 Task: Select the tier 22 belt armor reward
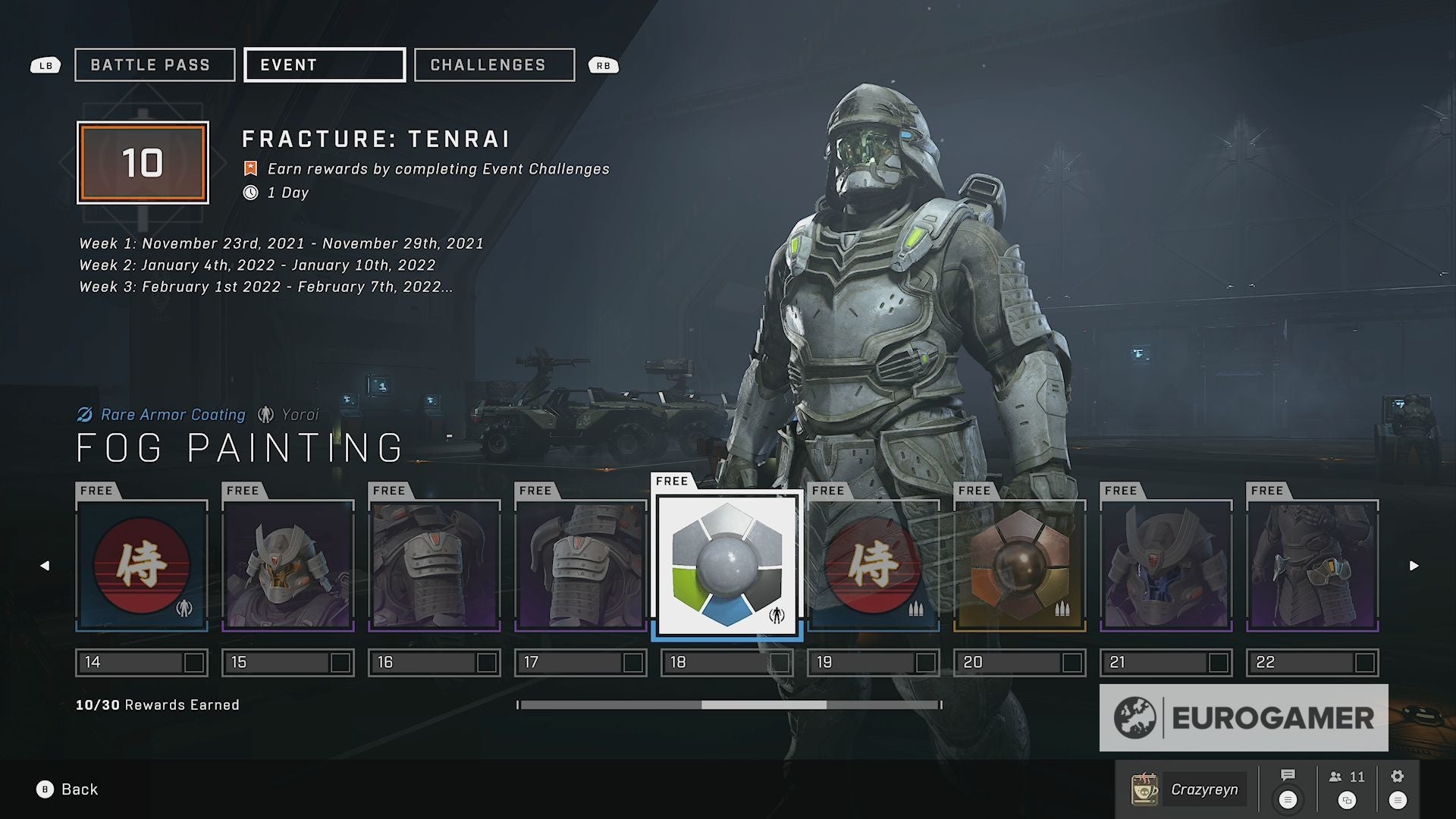(x=1313, y=565)
